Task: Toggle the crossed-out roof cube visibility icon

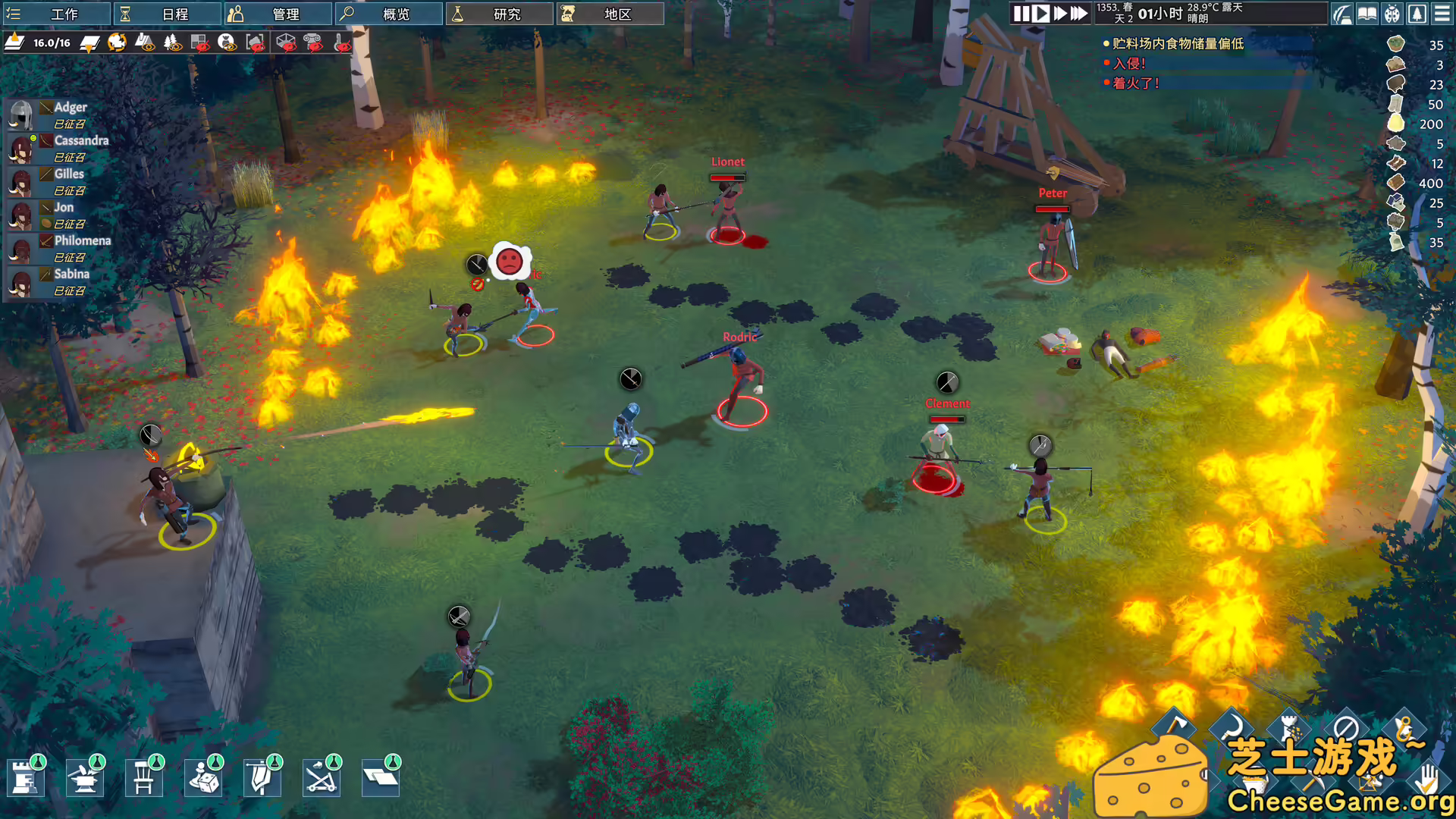Action: (286, 43)
